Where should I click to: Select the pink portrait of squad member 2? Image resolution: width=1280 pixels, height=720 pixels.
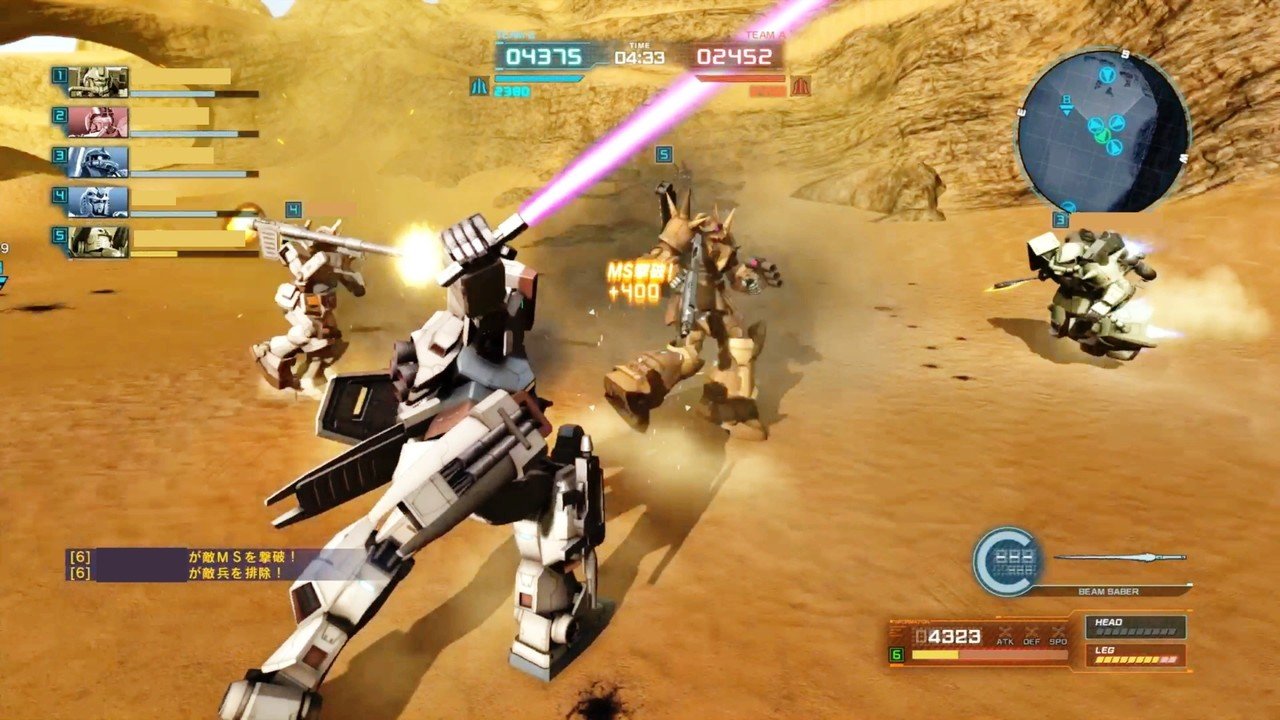pyautogui.click(x=98, y=121)
